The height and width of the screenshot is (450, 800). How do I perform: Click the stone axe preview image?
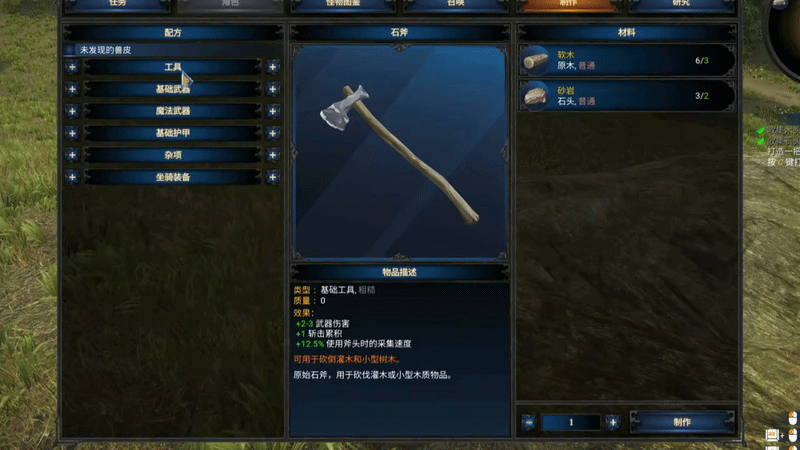tap(399, 152)
